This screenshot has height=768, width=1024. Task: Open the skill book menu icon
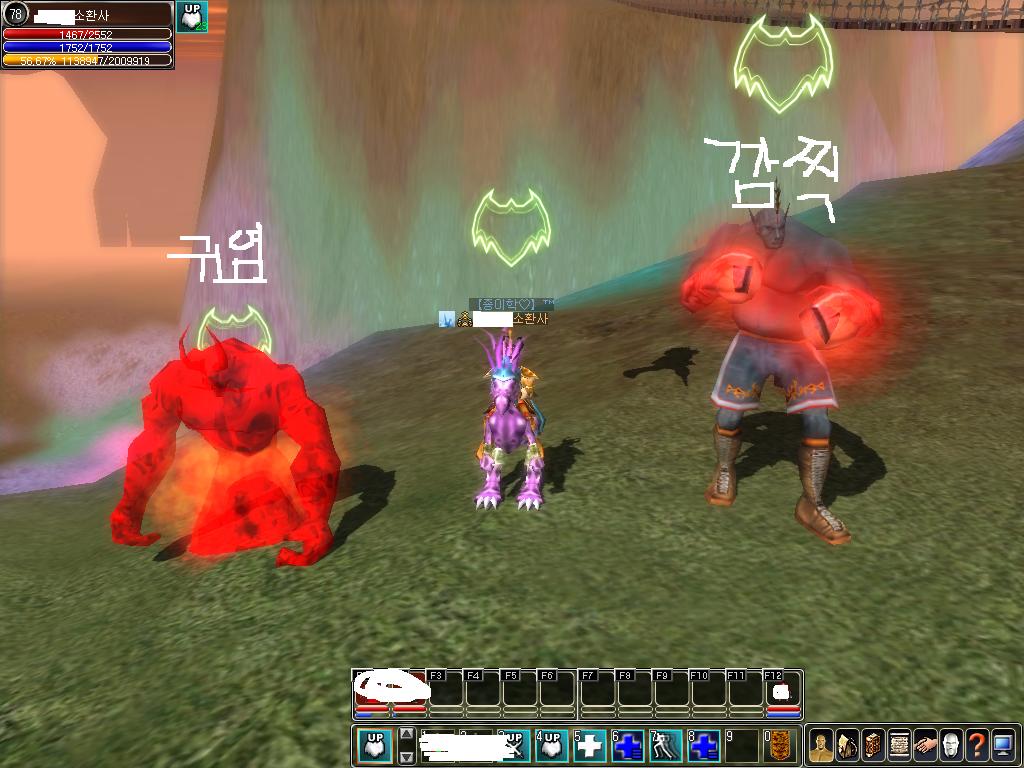(x=873, y=746)
